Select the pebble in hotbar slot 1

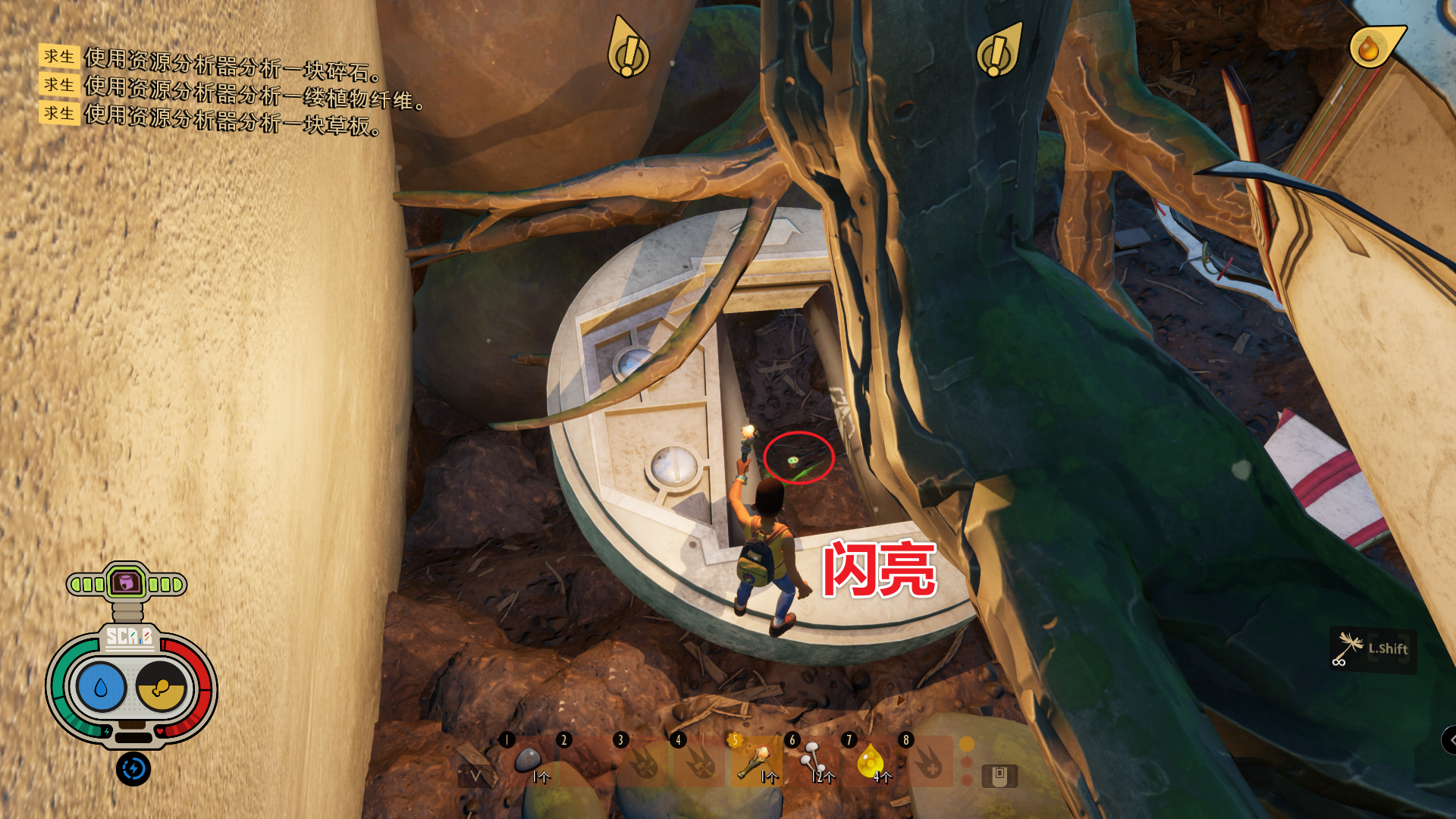[x=528, y=760]
